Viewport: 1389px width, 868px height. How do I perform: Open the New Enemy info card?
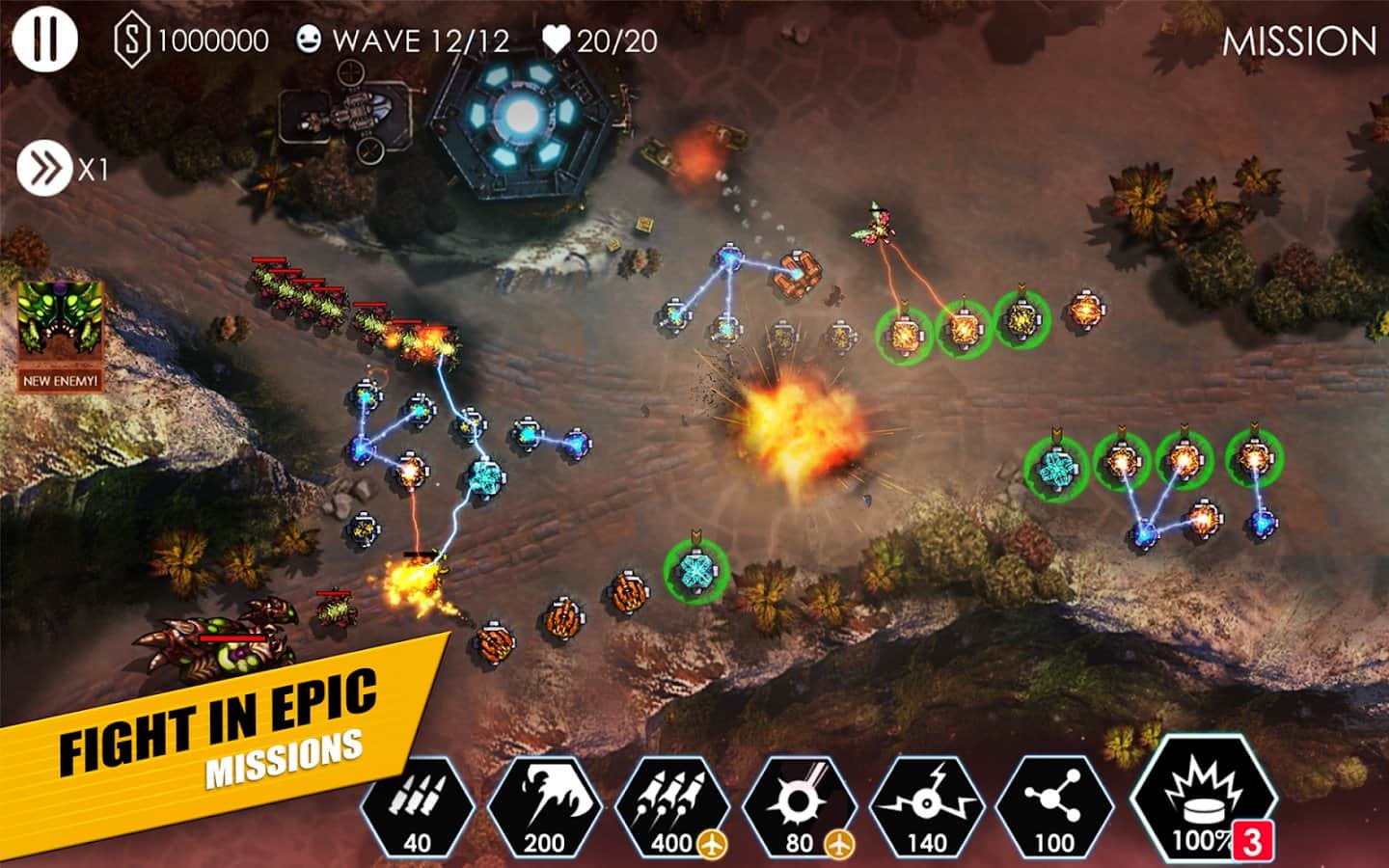click(x=61, y=335)
